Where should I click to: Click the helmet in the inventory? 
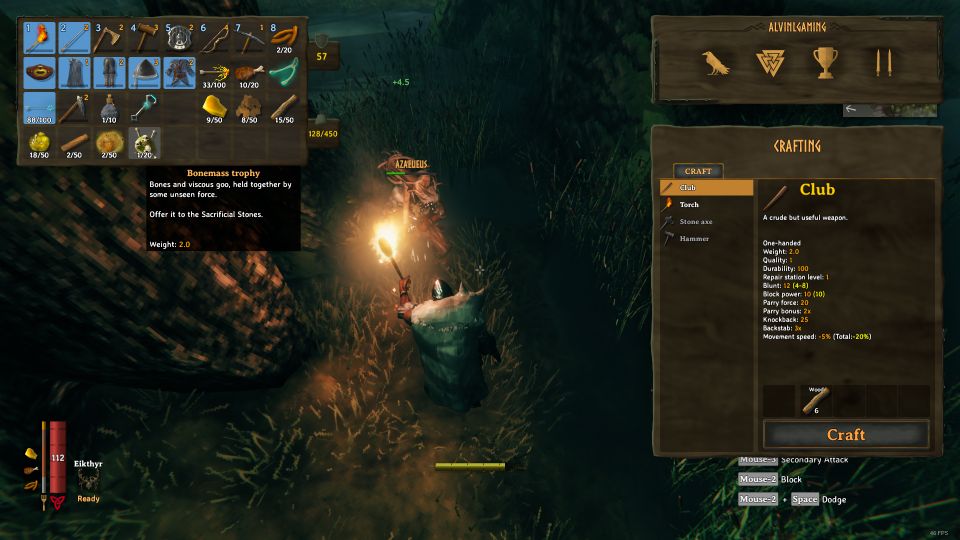click(143, 73)
